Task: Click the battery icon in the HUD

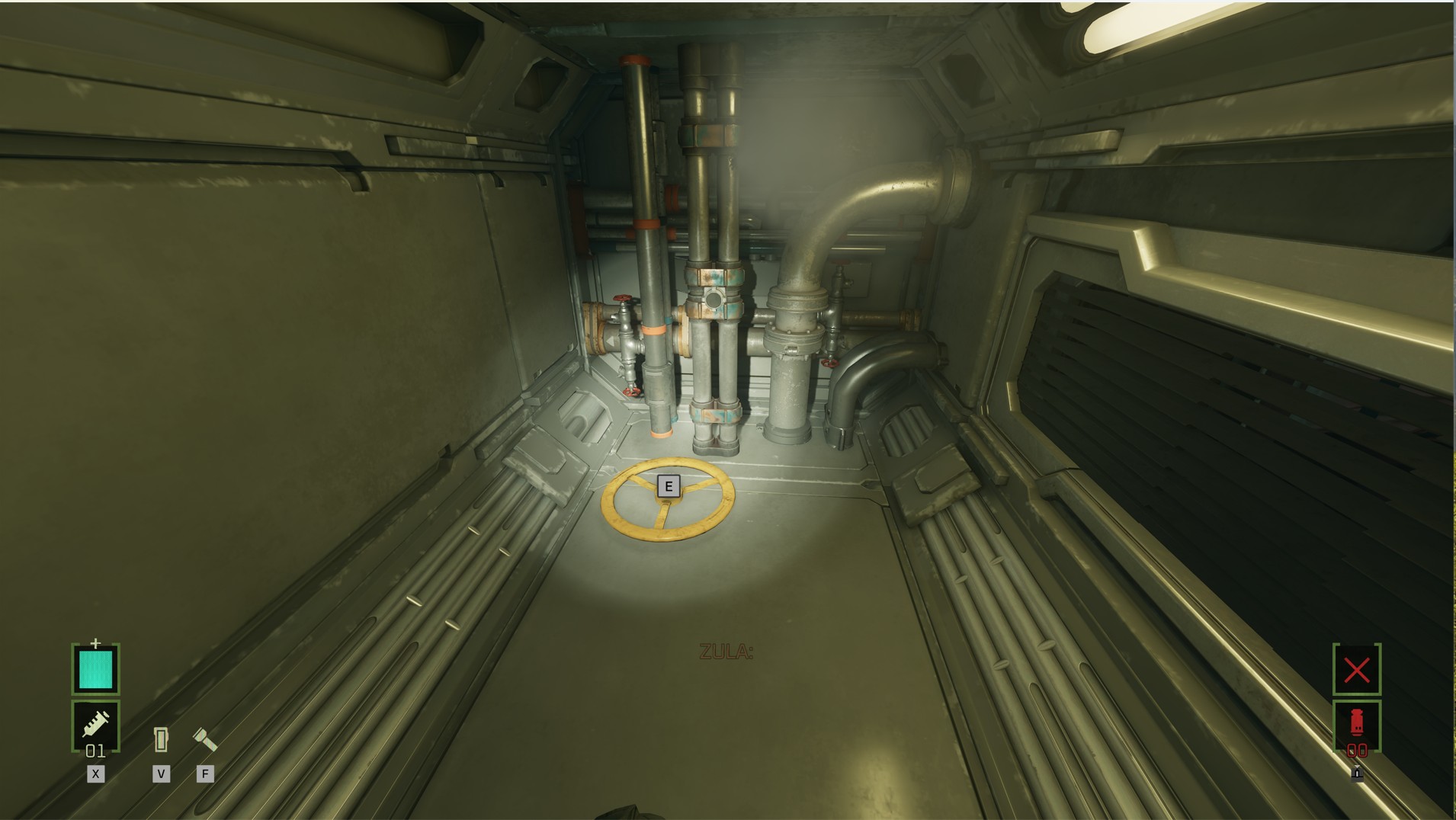Action: 161,739
